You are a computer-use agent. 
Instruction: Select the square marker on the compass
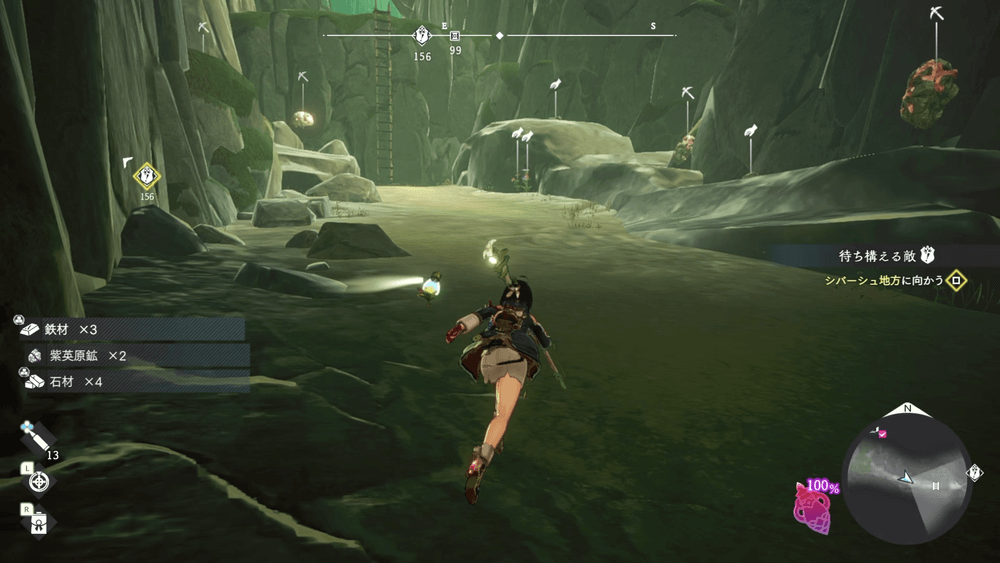[456, 36]
